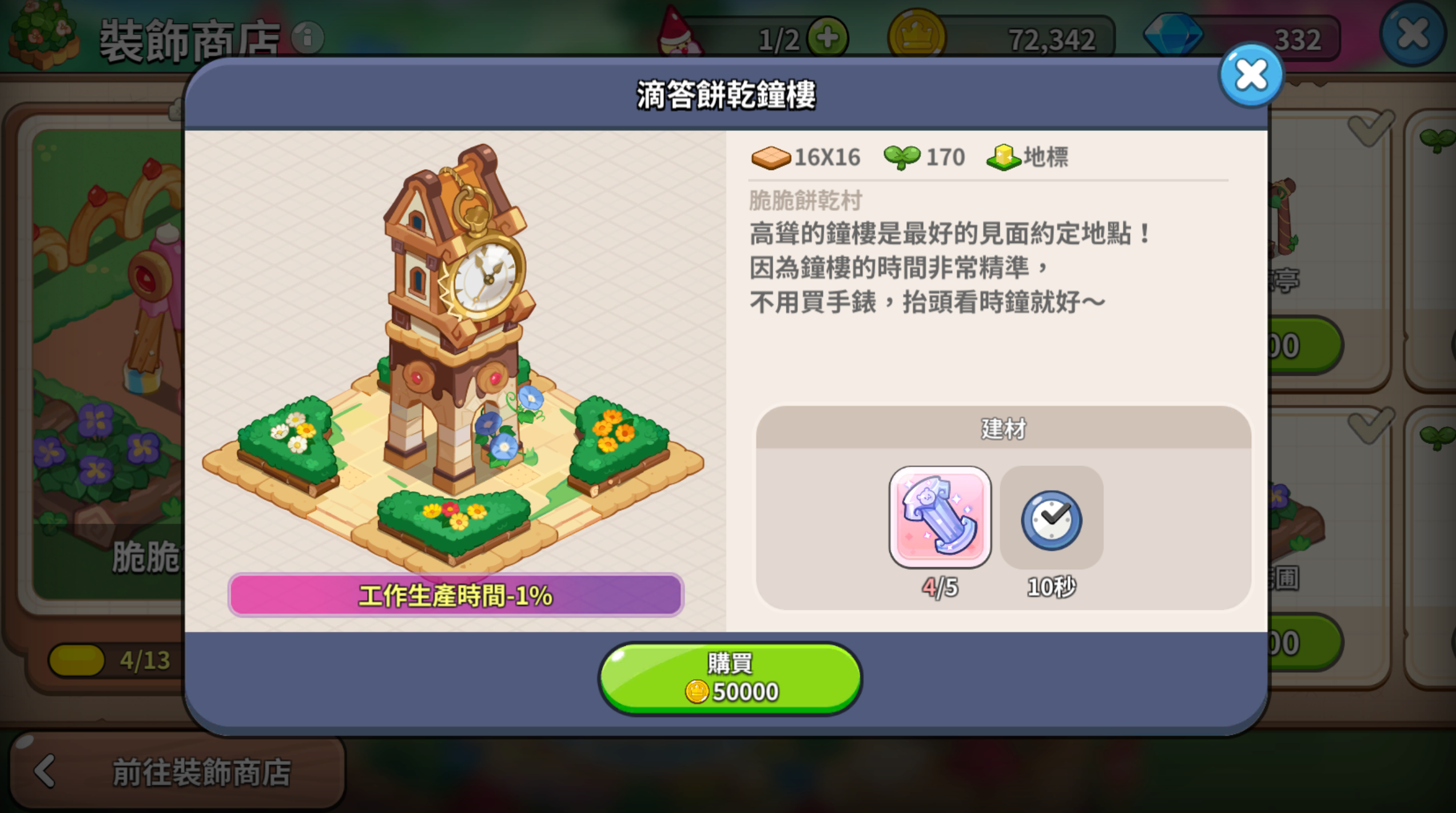Select the pillar building material showing 4/5
1456x813 pixels.
939,517
